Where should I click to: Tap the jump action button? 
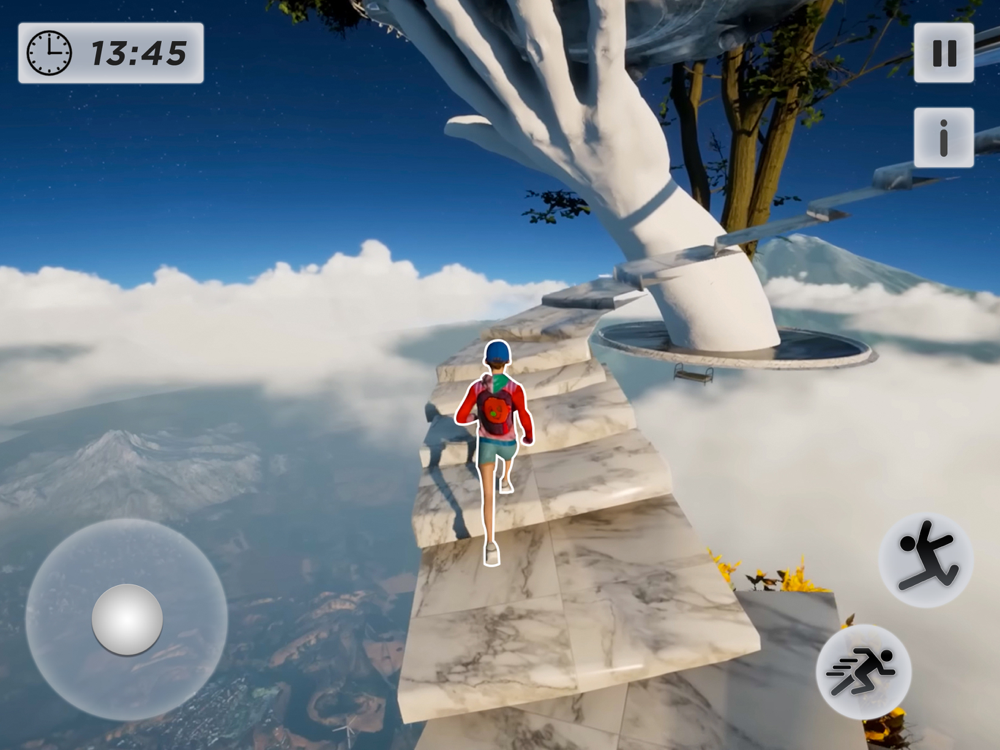(925, 560)
